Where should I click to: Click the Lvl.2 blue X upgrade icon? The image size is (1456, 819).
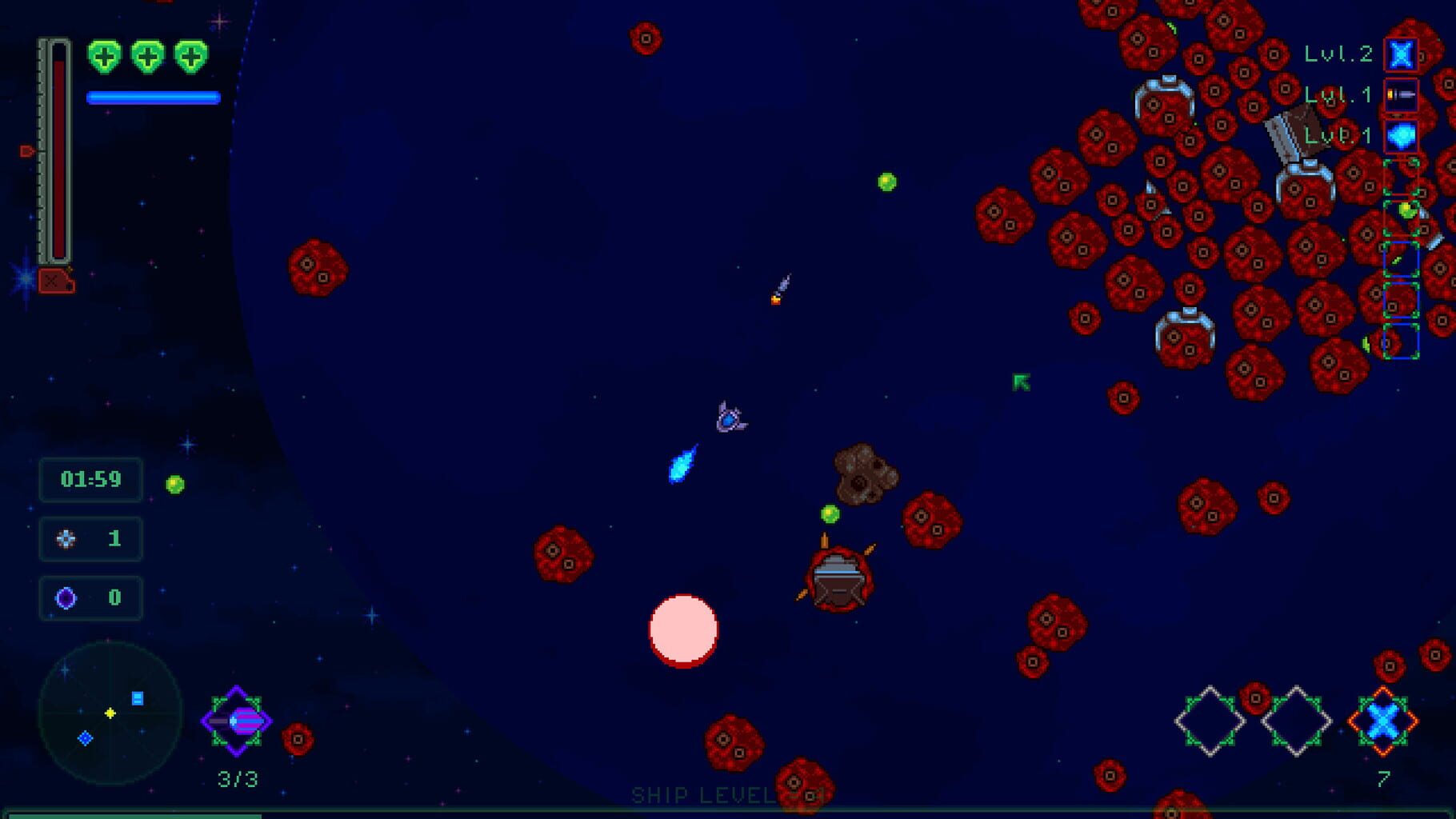(x=1401, y=54)
